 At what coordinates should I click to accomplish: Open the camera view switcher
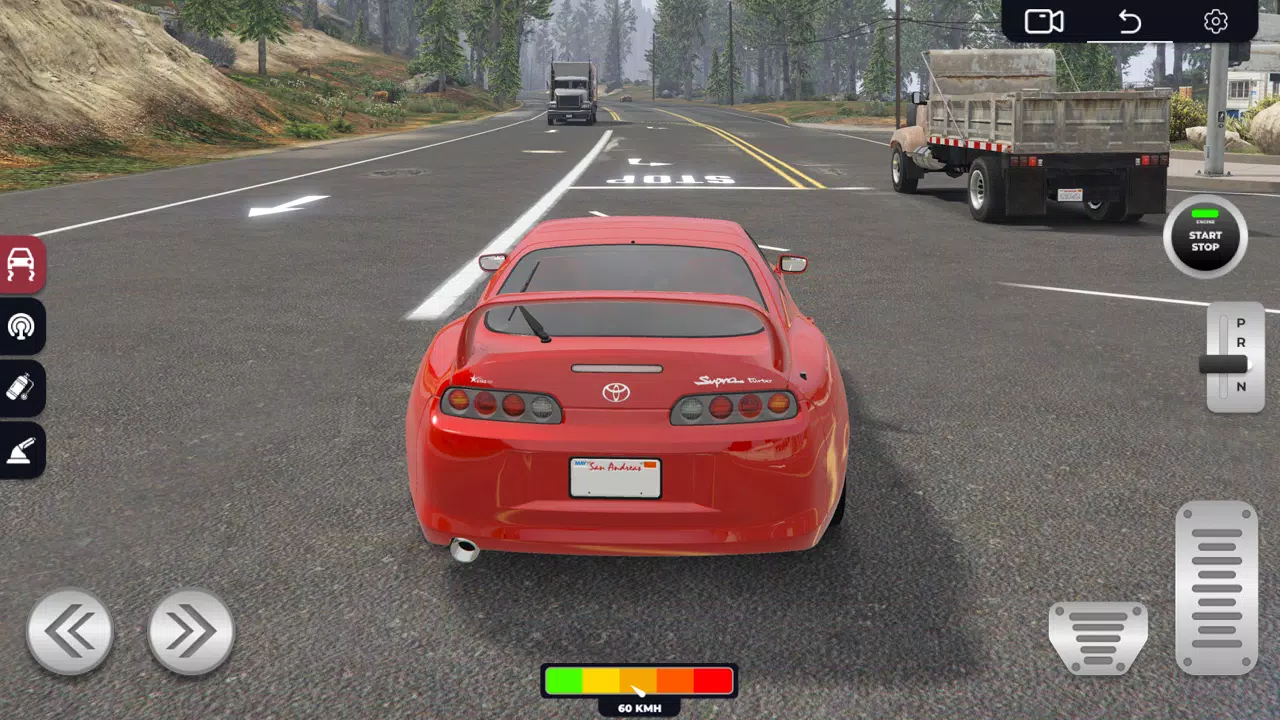tap(1043, 20)
